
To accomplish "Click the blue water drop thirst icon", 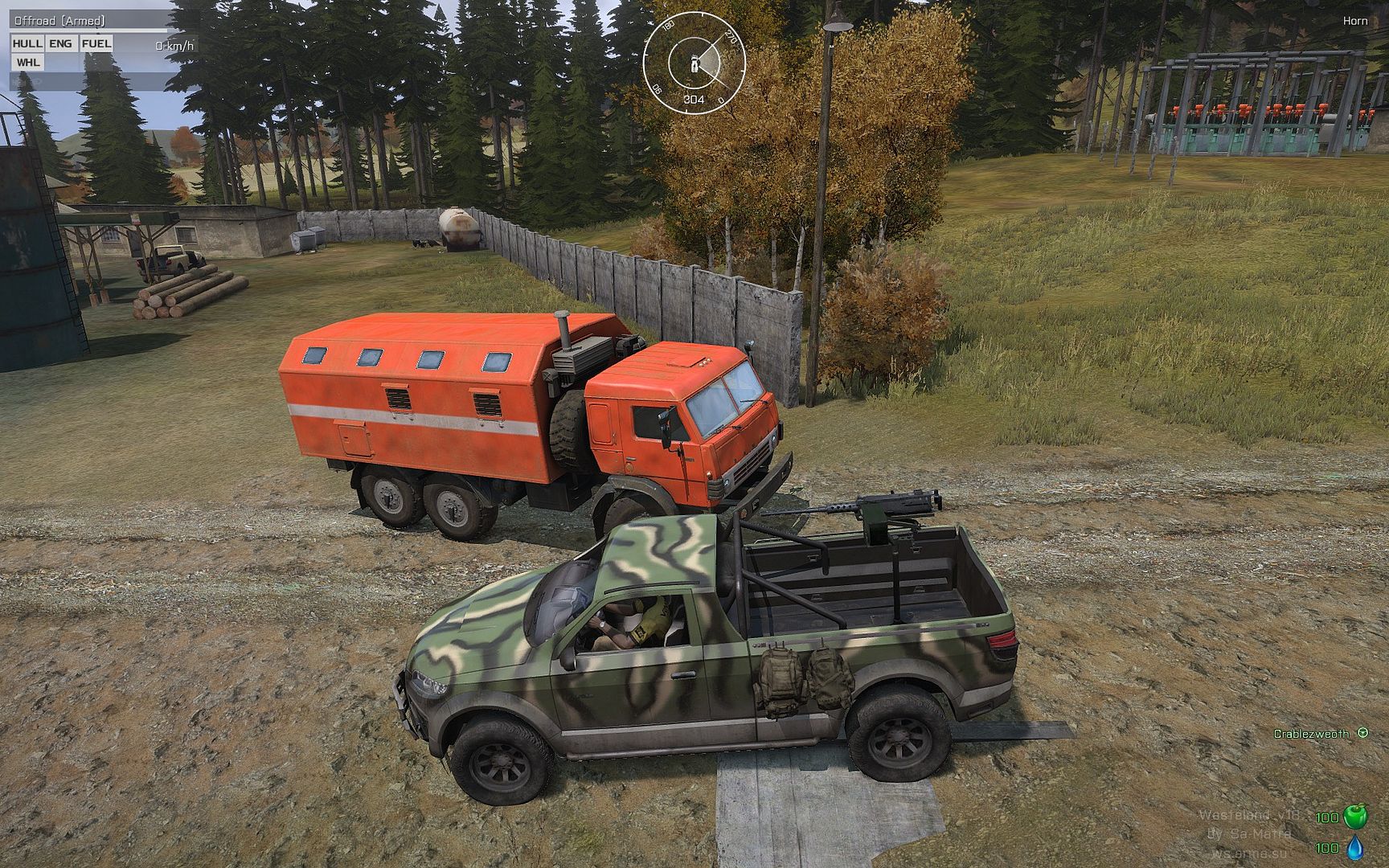I will click(1355, 848).
